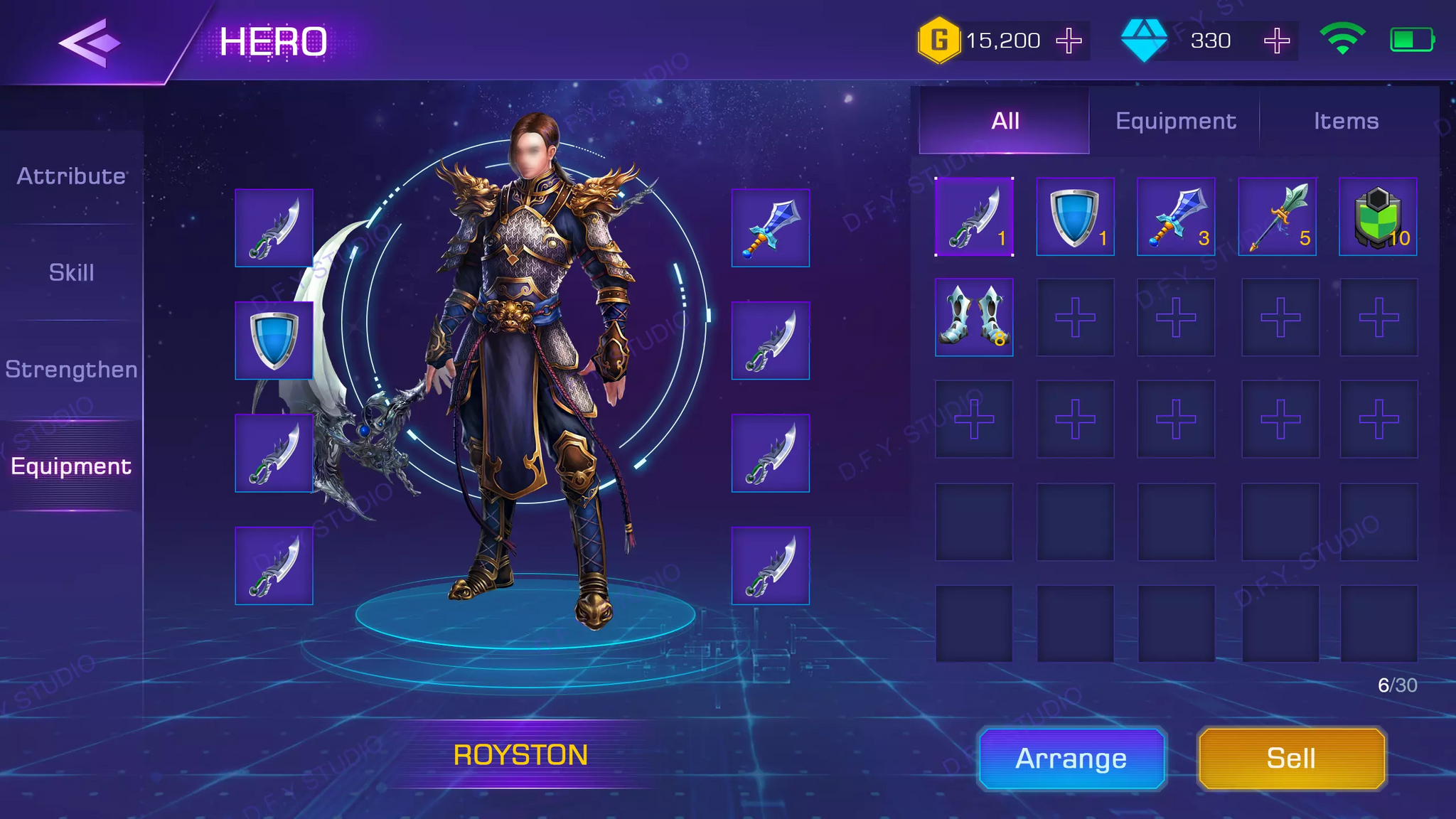Select the green armor item stack of 10
Image resolution: width=1456 pixels, height=819 pixels.
(x=1378, y=217)
